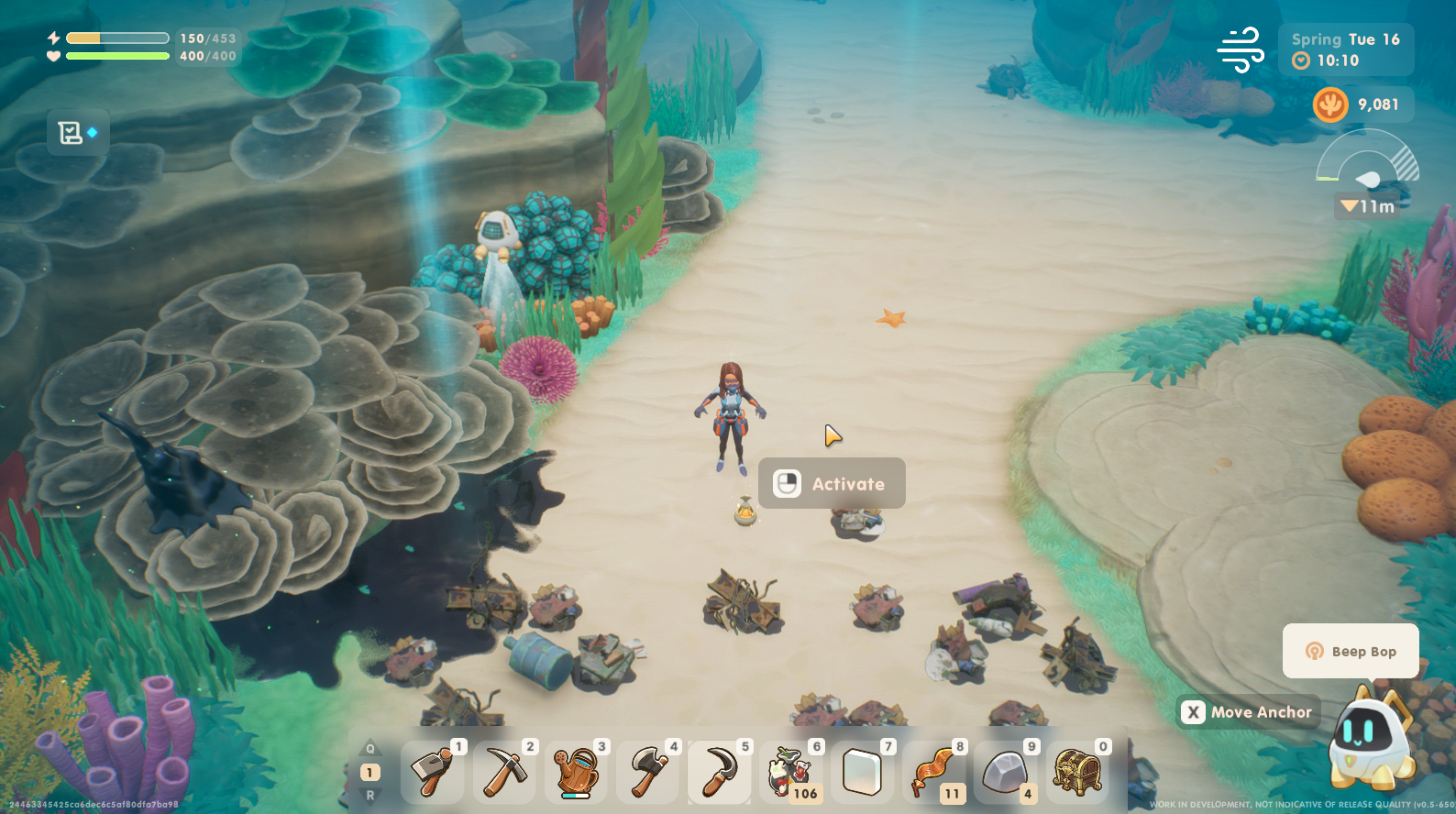The image size is (1456, 814).
Task: Select the trash bag stack of 106
Action: (x=790, y=772)
